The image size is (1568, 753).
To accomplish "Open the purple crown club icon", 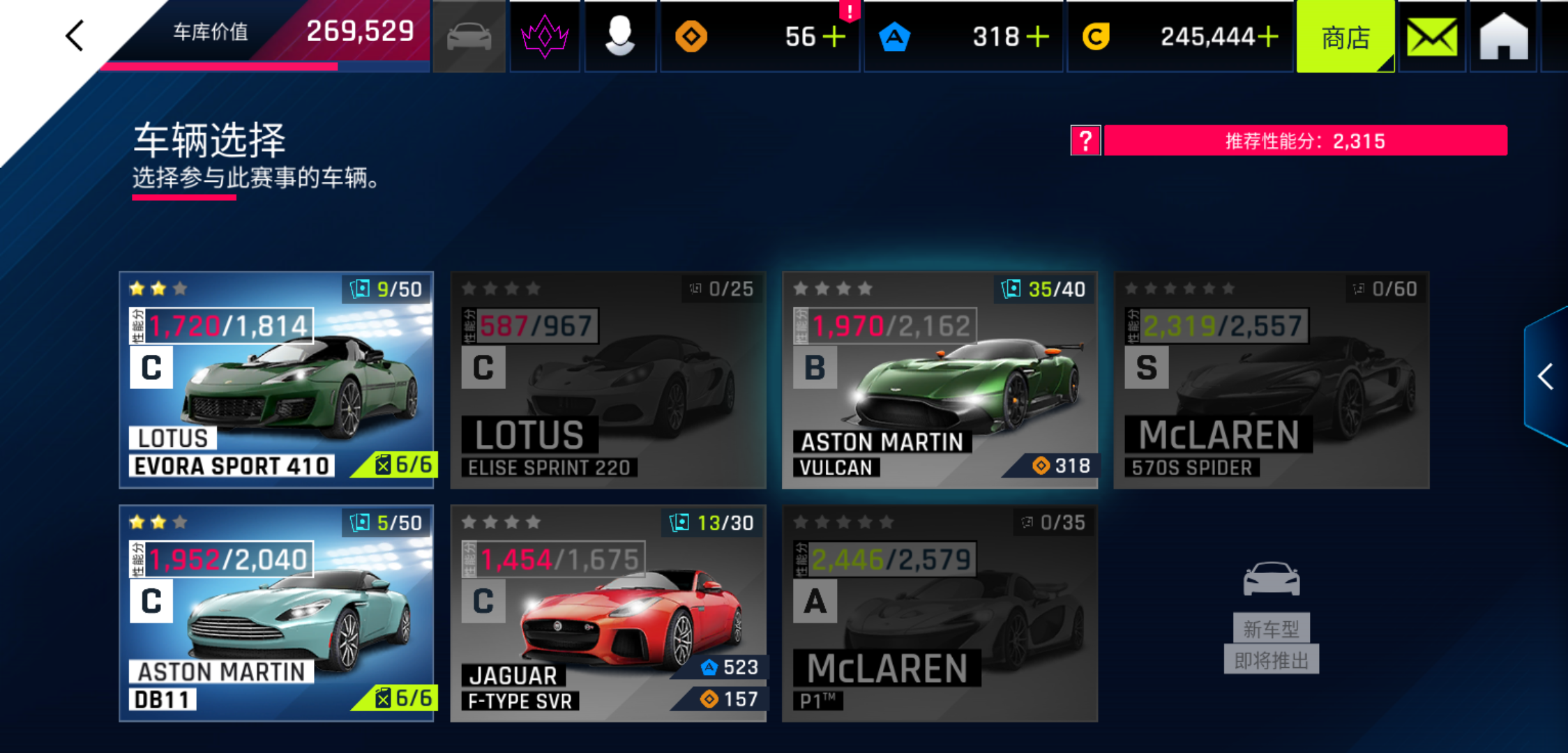I will [x=545, y=36].
